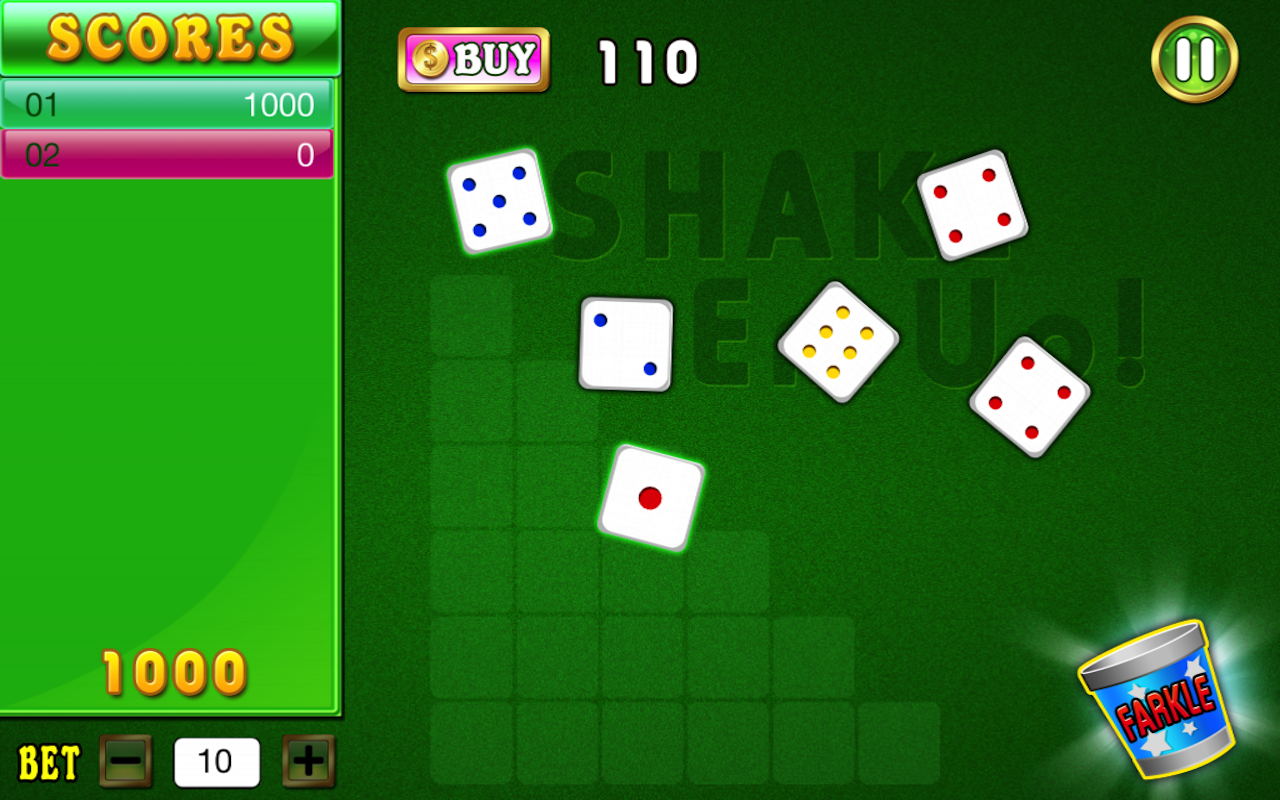This screenshot has width=1280, height=800.
Task: Pick the yellow five dice
Action: (838, 345)
